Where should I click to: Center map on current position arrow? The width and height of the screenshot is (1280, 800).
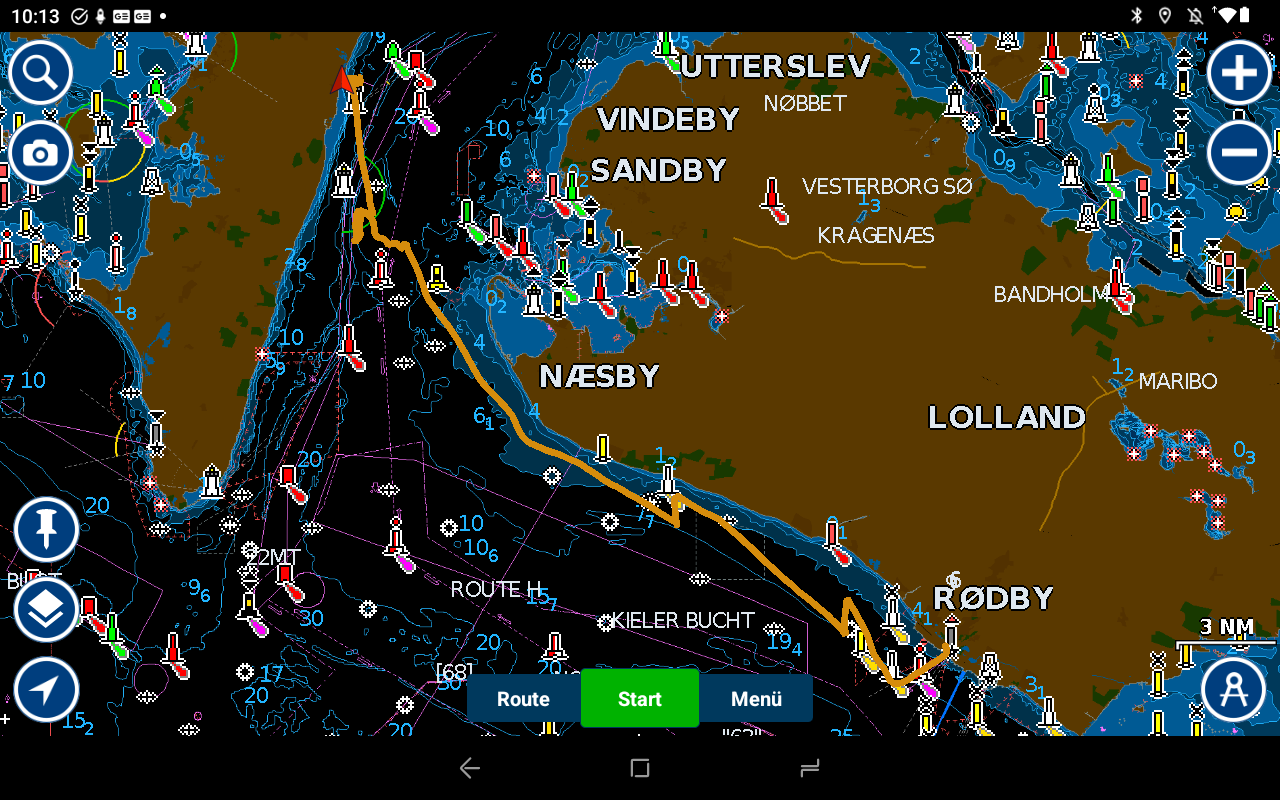pyautogui.click(x=46, y=689)
